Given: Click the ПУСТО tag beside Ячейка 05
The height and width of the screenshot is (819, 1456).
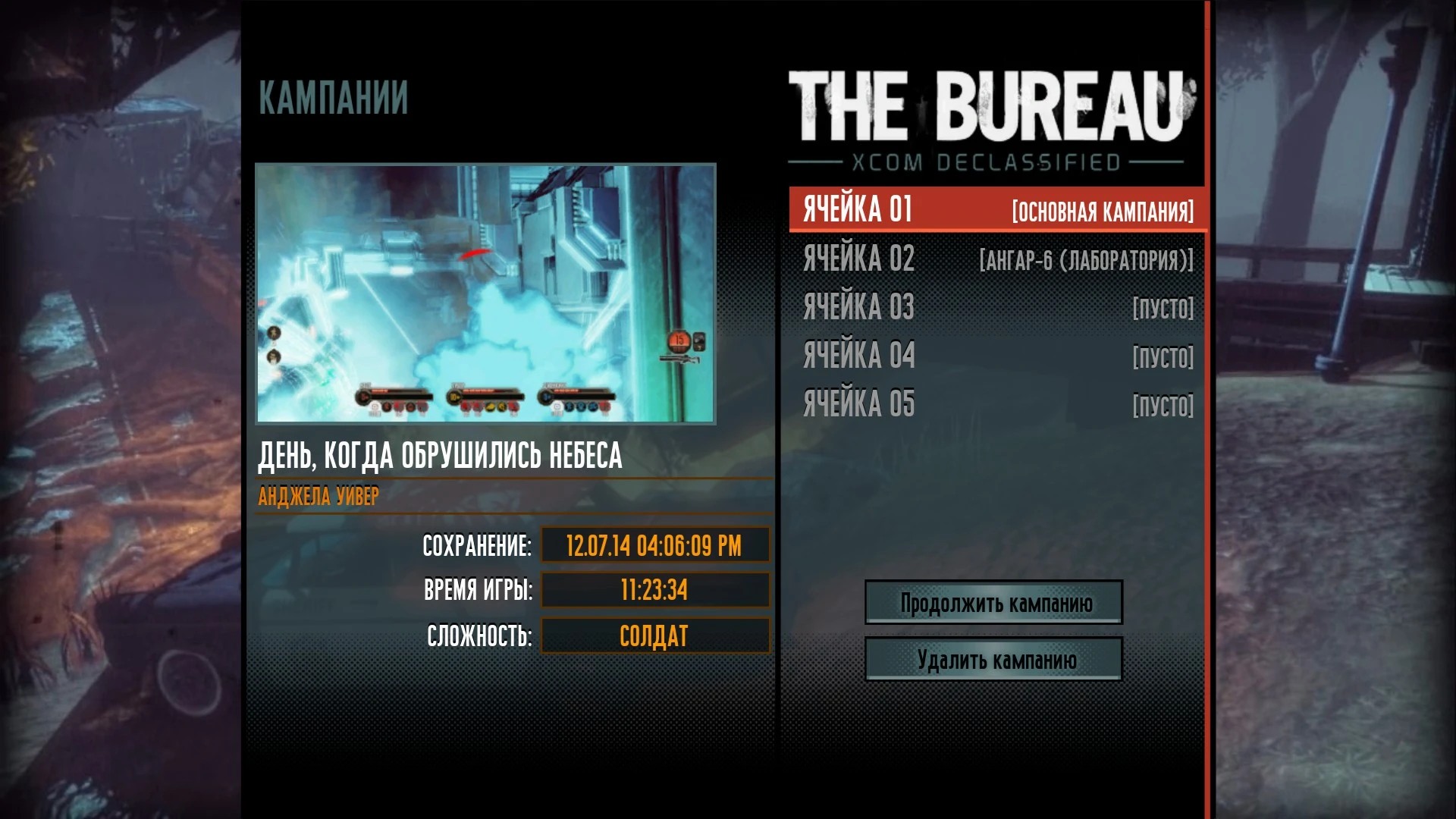Looking at the screenshot, I should 1163,404.
